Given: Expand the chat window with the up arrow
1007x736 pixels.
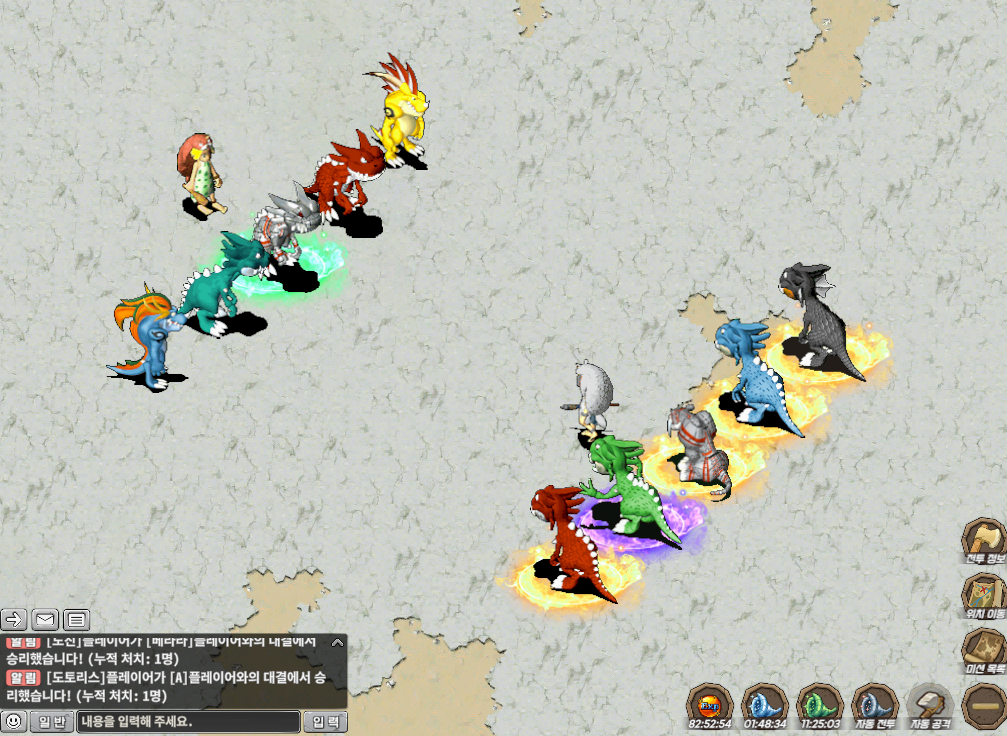Looking at the screenshot, I should 337,643.
